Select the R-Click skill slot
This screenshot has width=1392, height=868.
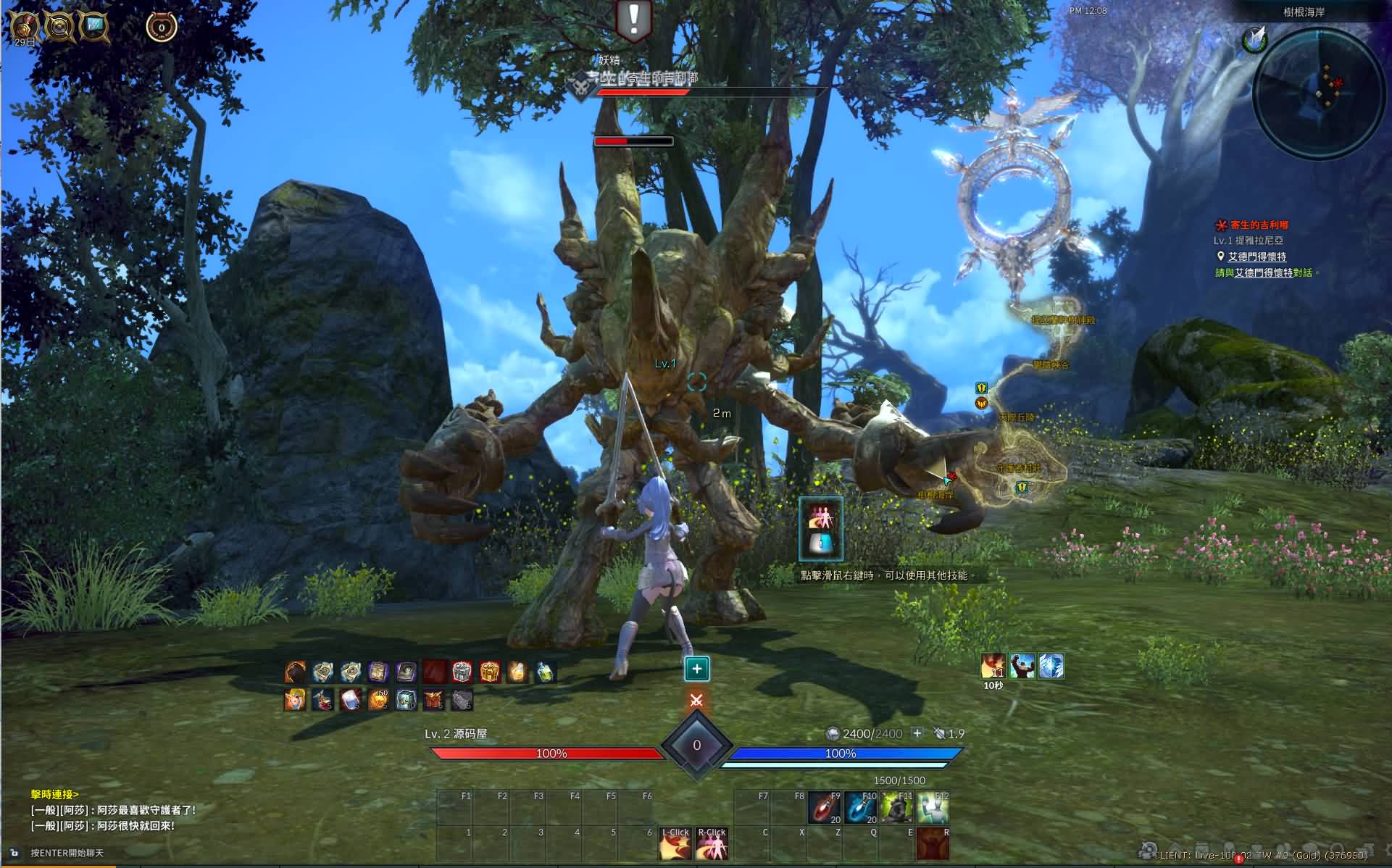click(712, 844)
